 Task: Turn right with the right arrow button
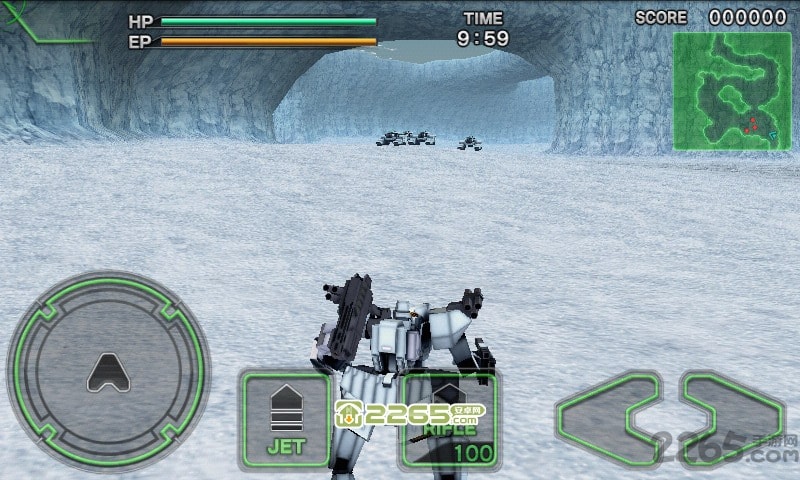[732, 417]
